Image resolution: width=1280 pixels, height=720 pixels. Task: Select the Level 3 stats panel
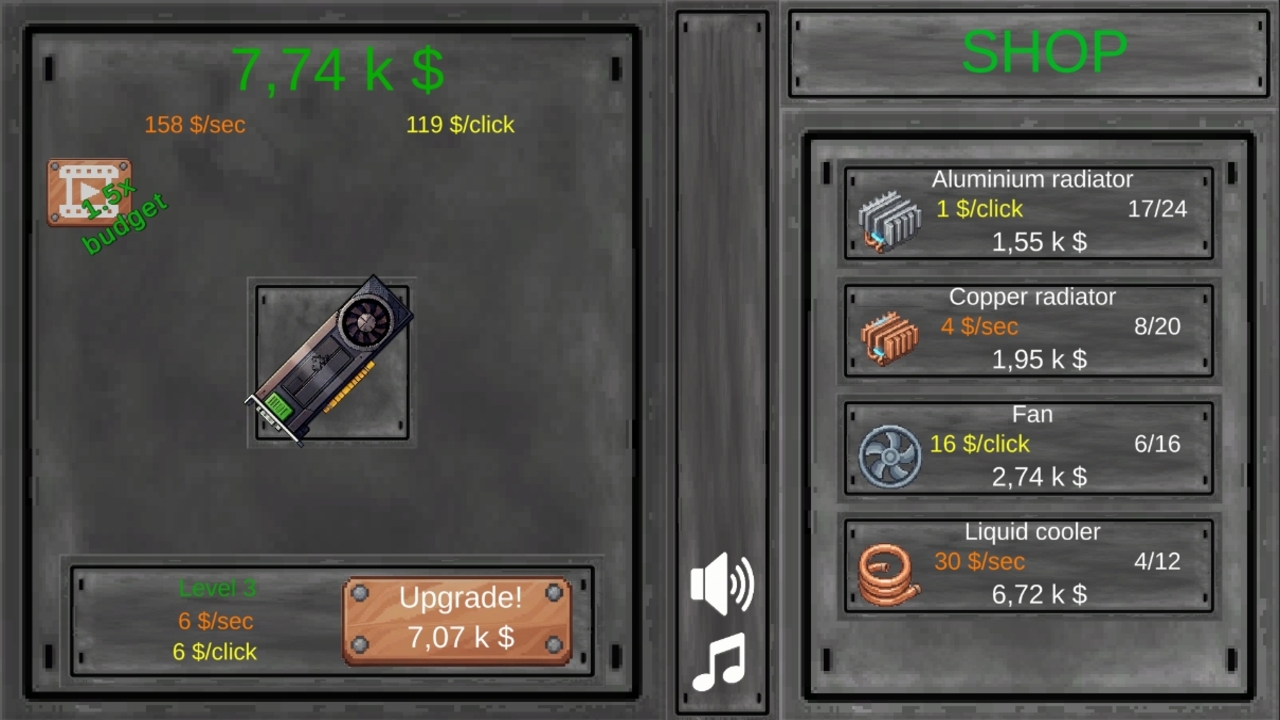click(x=216, y=620)
